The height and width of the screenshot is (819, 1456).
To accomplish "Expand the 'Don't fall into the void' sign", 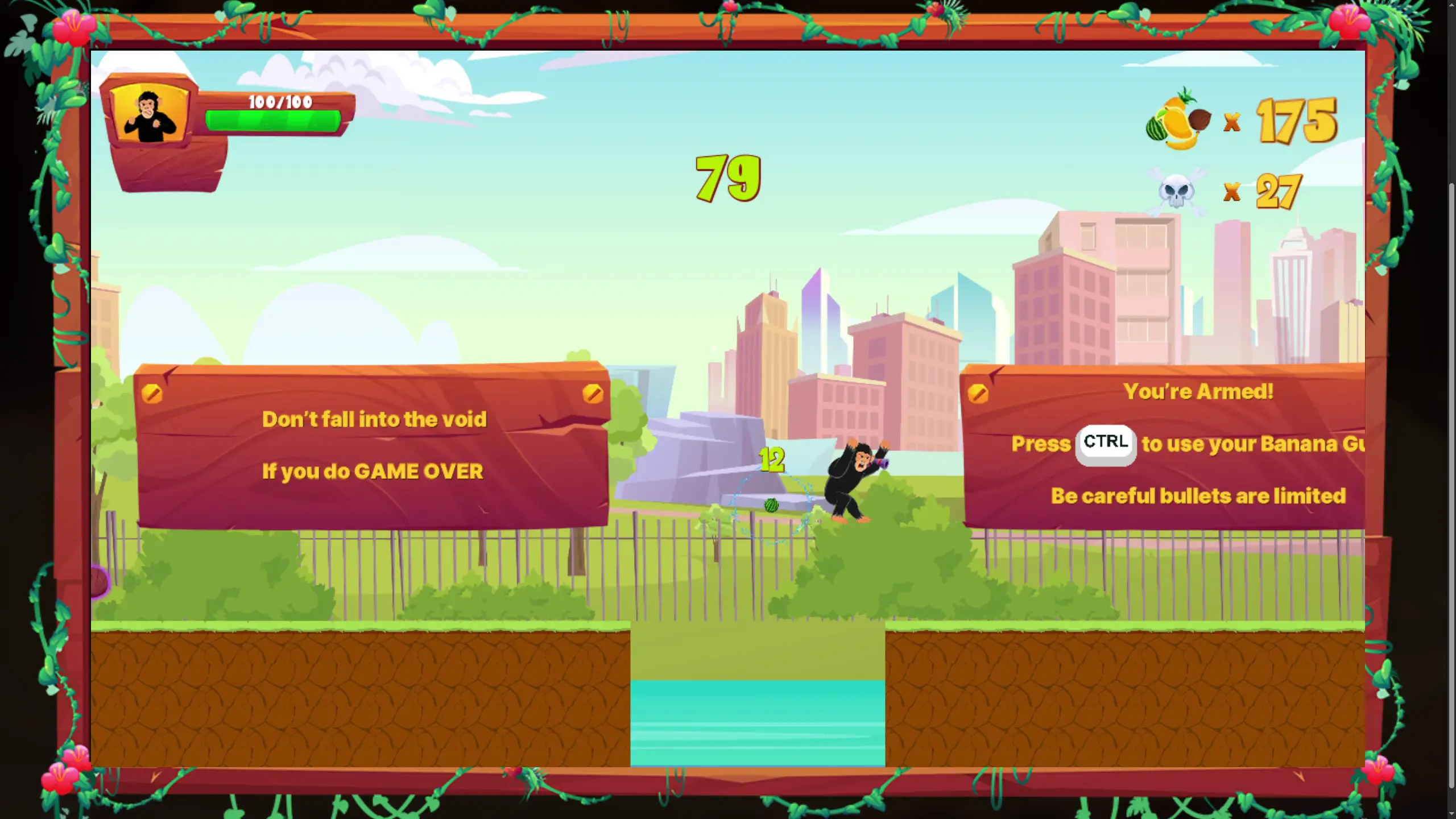I will pos(373,449).
